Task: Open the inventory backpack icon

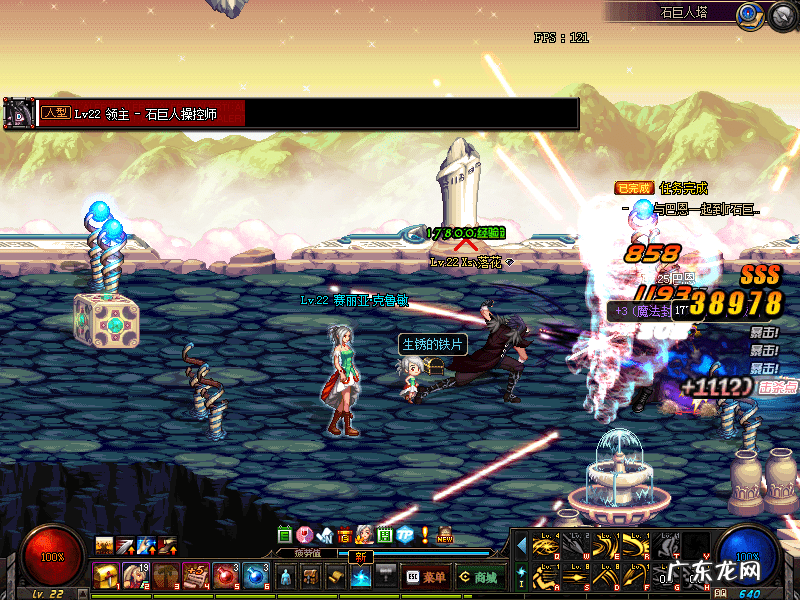Action: (311, 577)
